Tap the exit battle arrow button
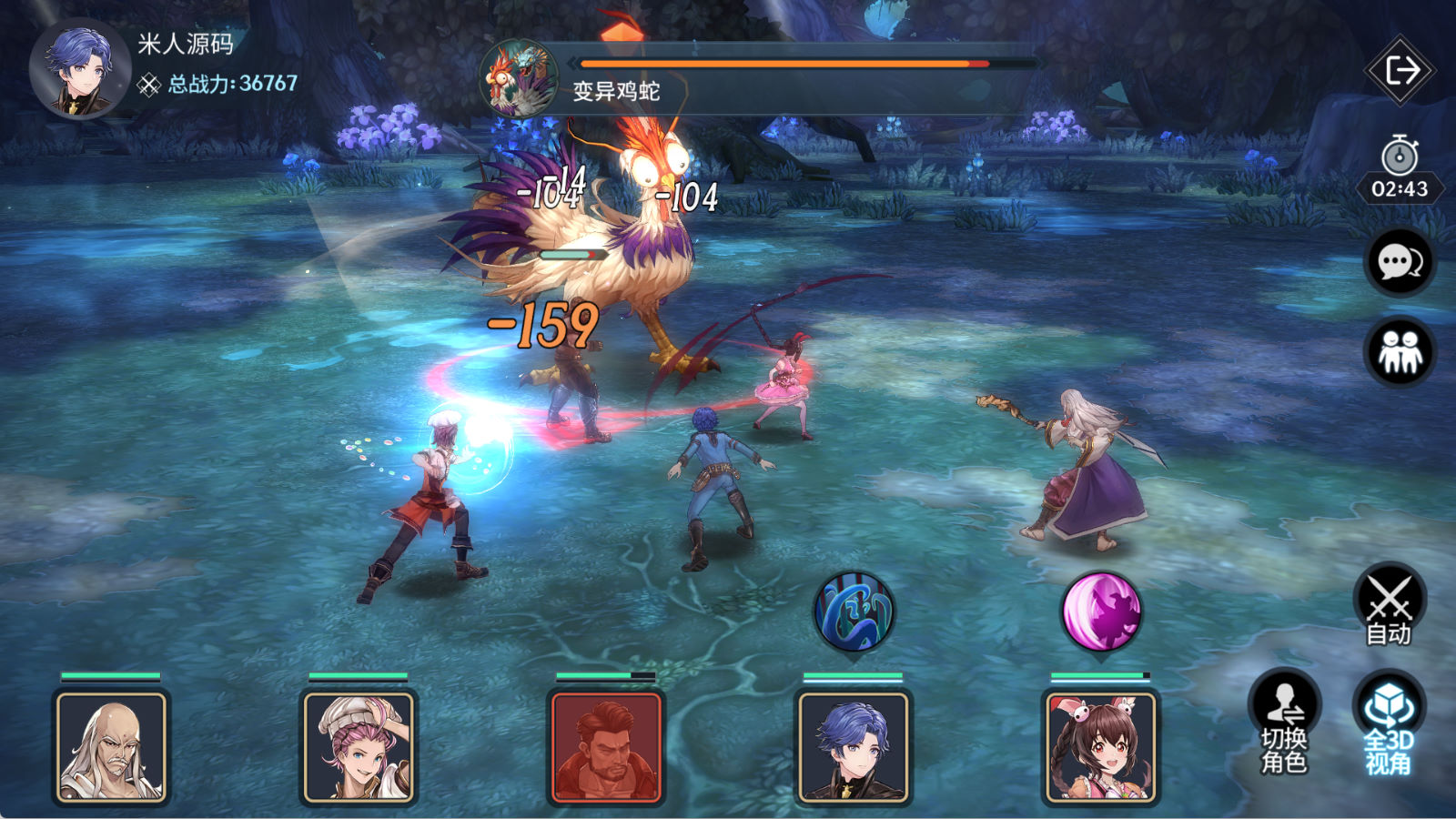This screenshot has height=819, width=1456. pos(1400,70)
